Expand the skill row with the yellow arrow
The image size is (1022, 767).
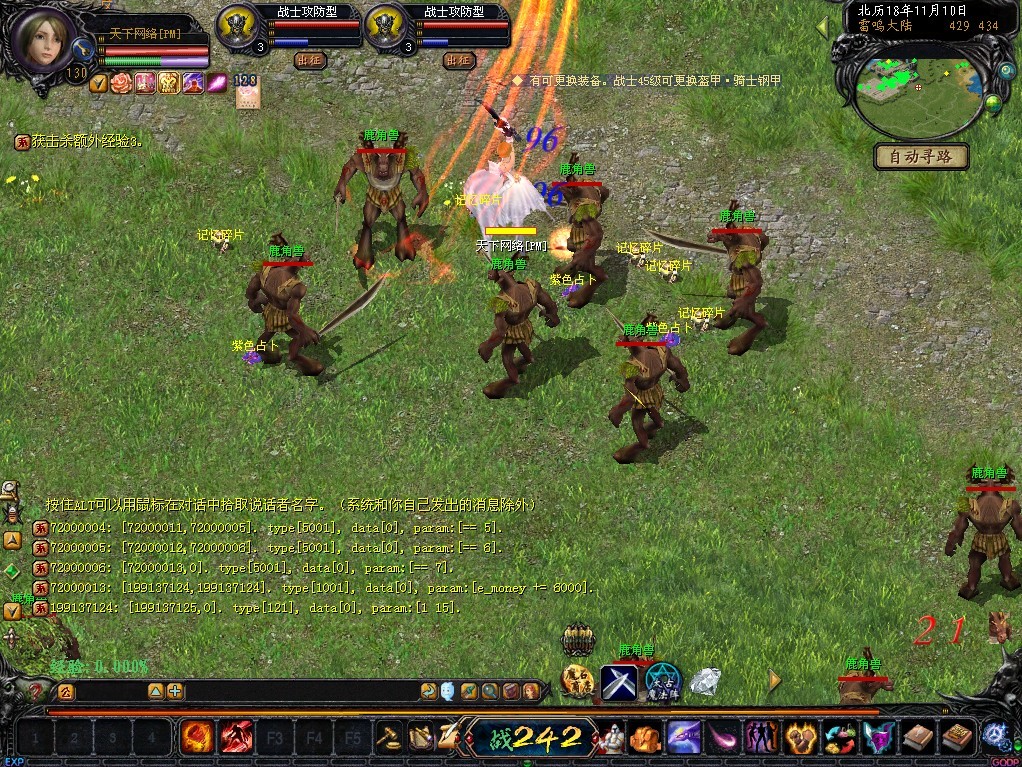(x=775, y=681)
